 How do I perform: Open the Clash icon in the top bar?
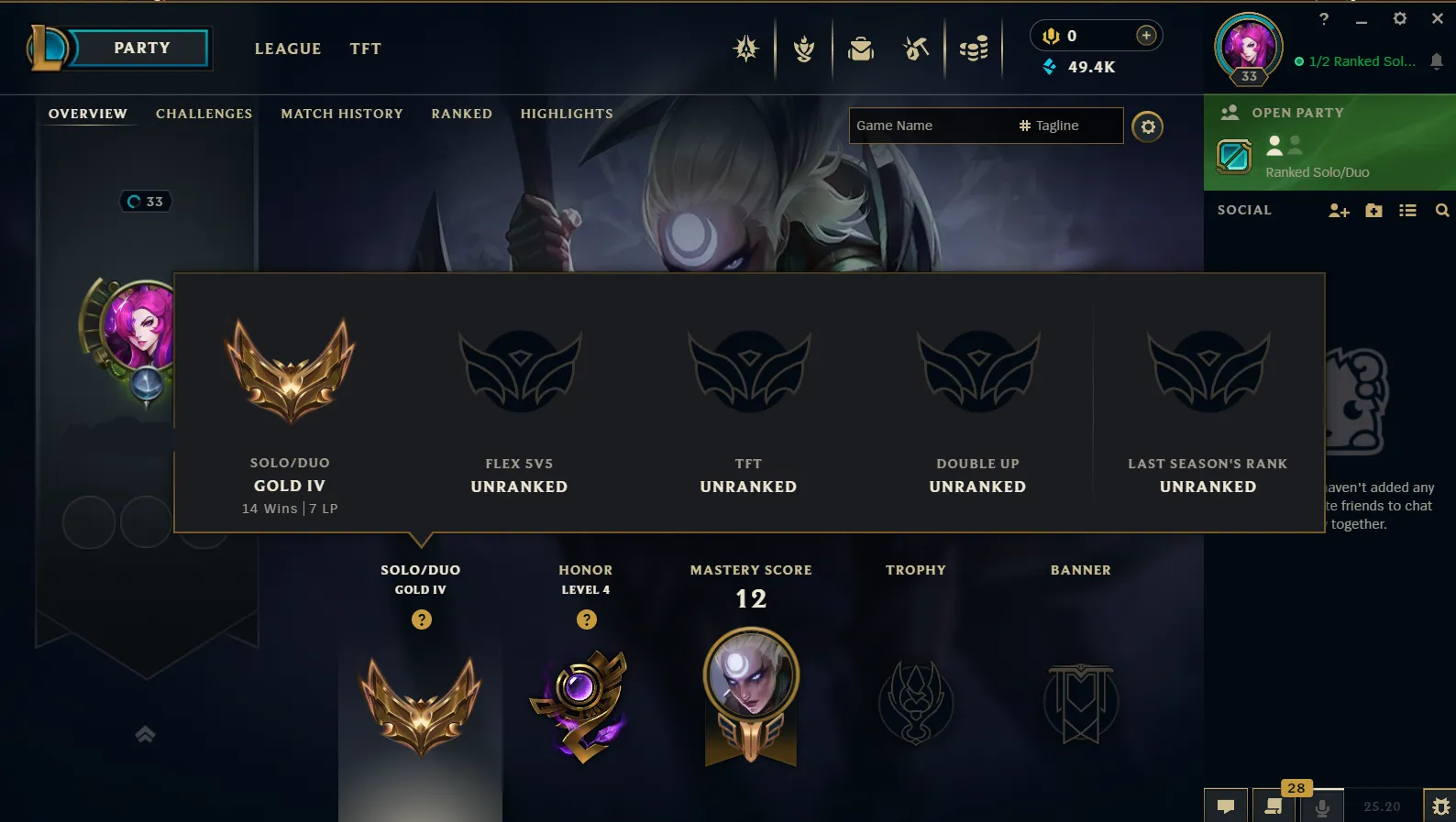point(804,50)
